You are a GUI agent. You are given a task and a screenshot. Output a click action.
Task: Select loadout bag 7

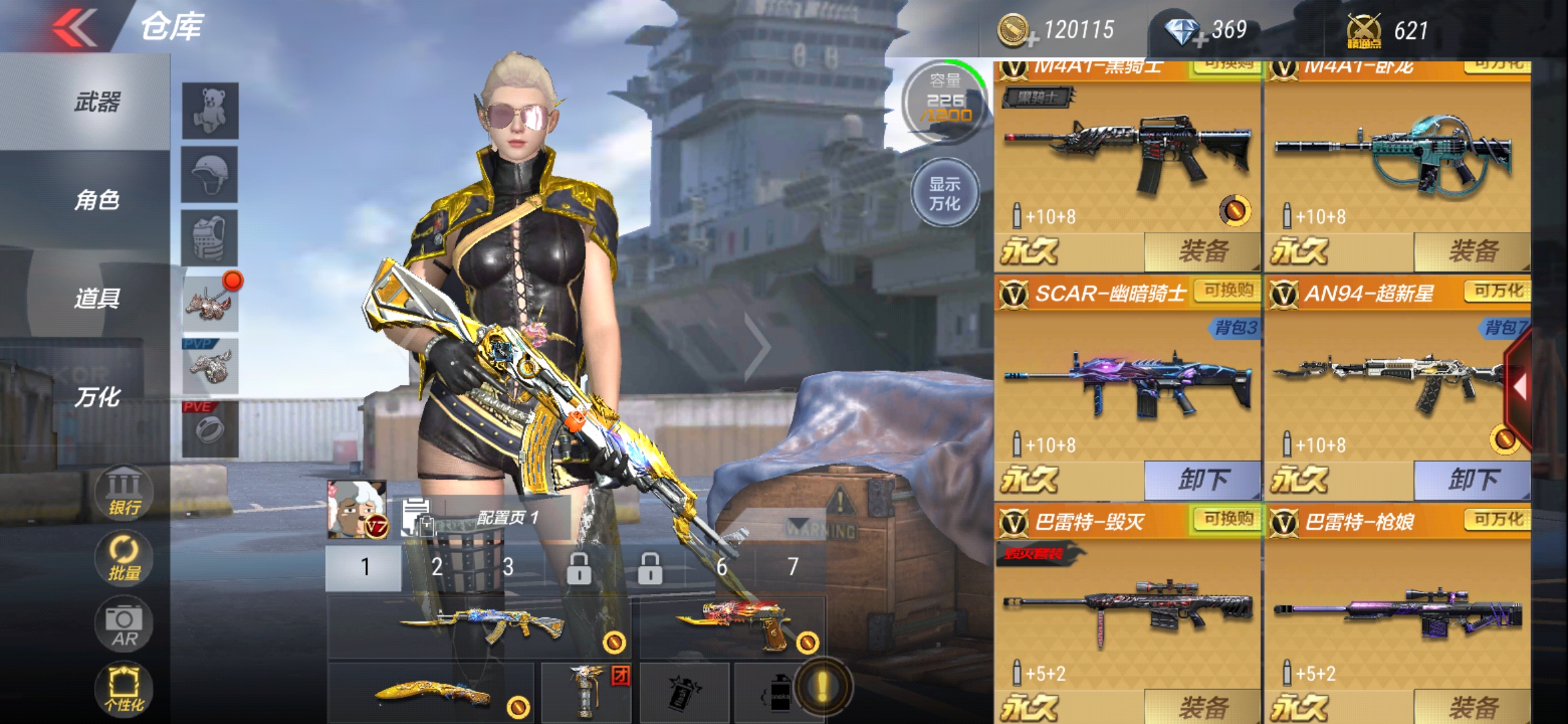(x=793, y=567)
